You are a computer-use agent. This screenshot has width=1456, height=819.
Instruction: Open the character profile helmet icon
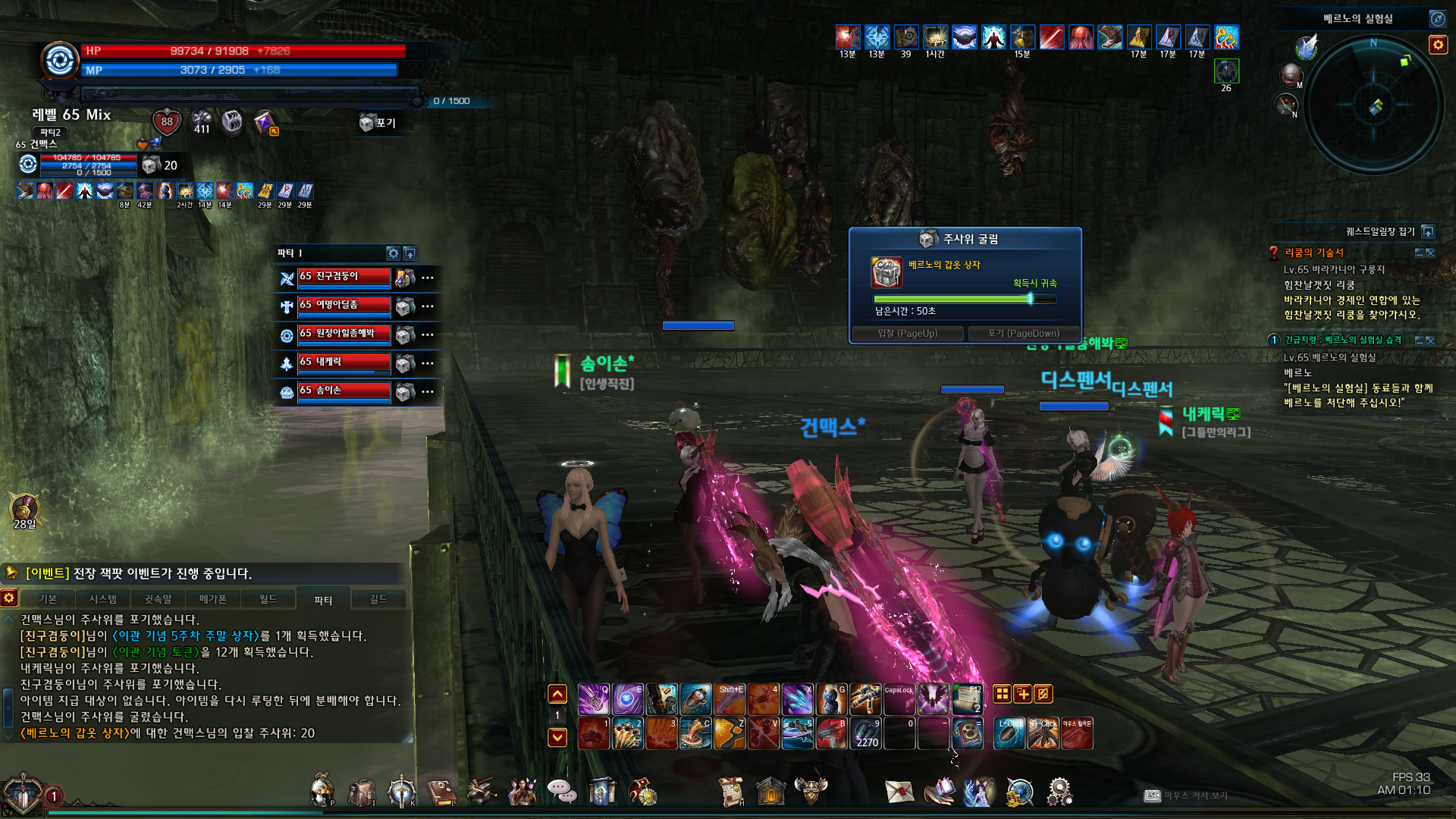coord(322,791)
